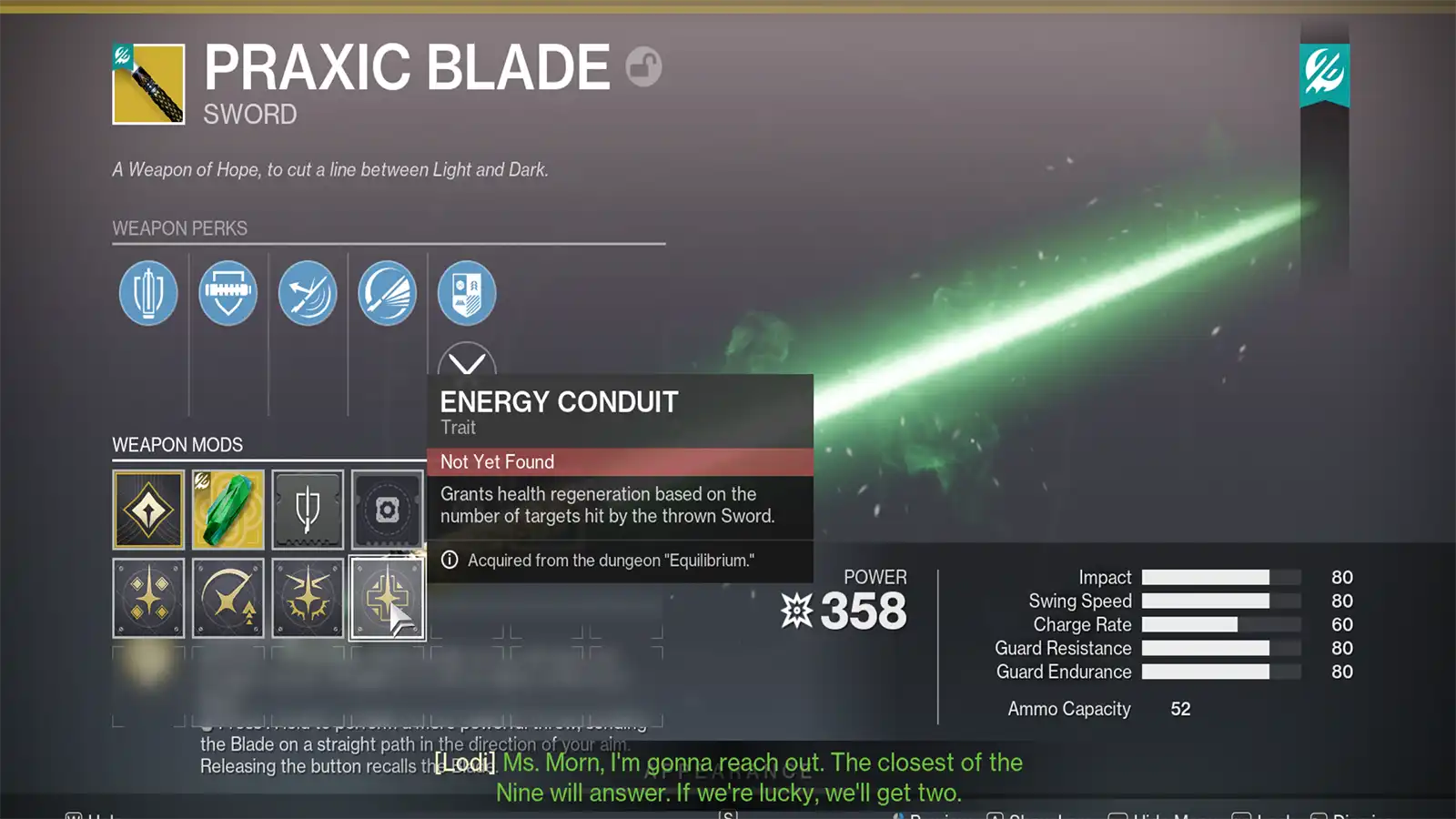Click the Praxic Blade weapon thumbnail
Screen dimensions: 1456x819
click(x=148, y=85)
